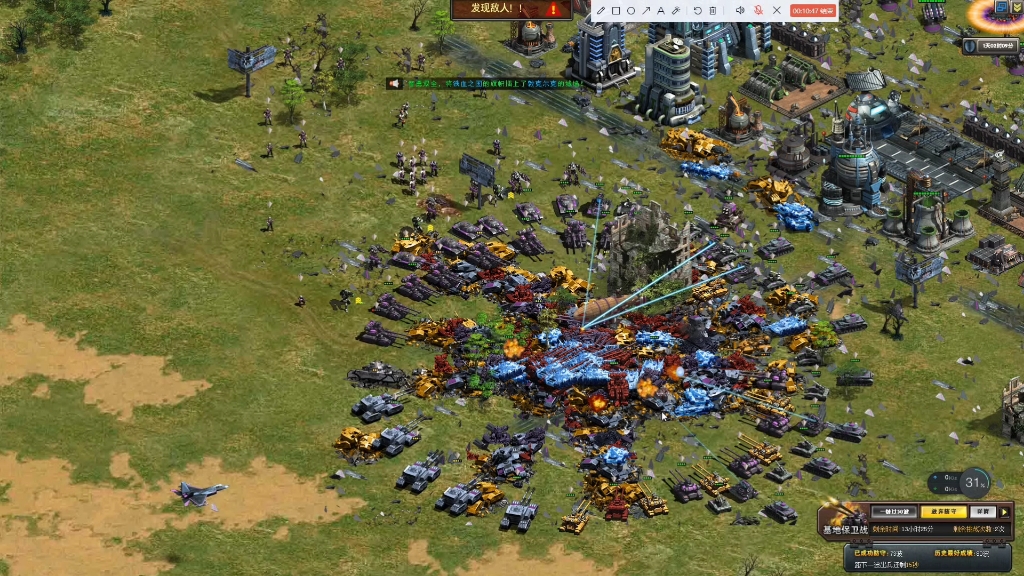Stop the recording via the red timer button

click(x=812, y=11)
